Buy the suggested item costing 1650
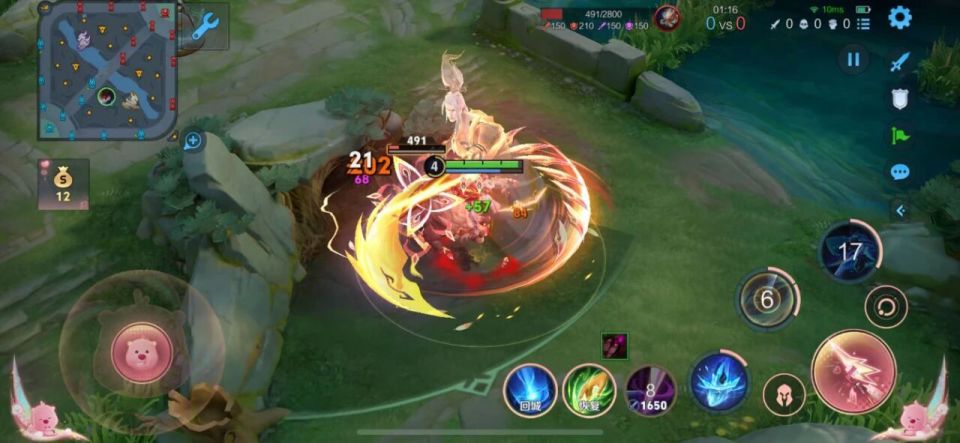 [x=650, y=390]
